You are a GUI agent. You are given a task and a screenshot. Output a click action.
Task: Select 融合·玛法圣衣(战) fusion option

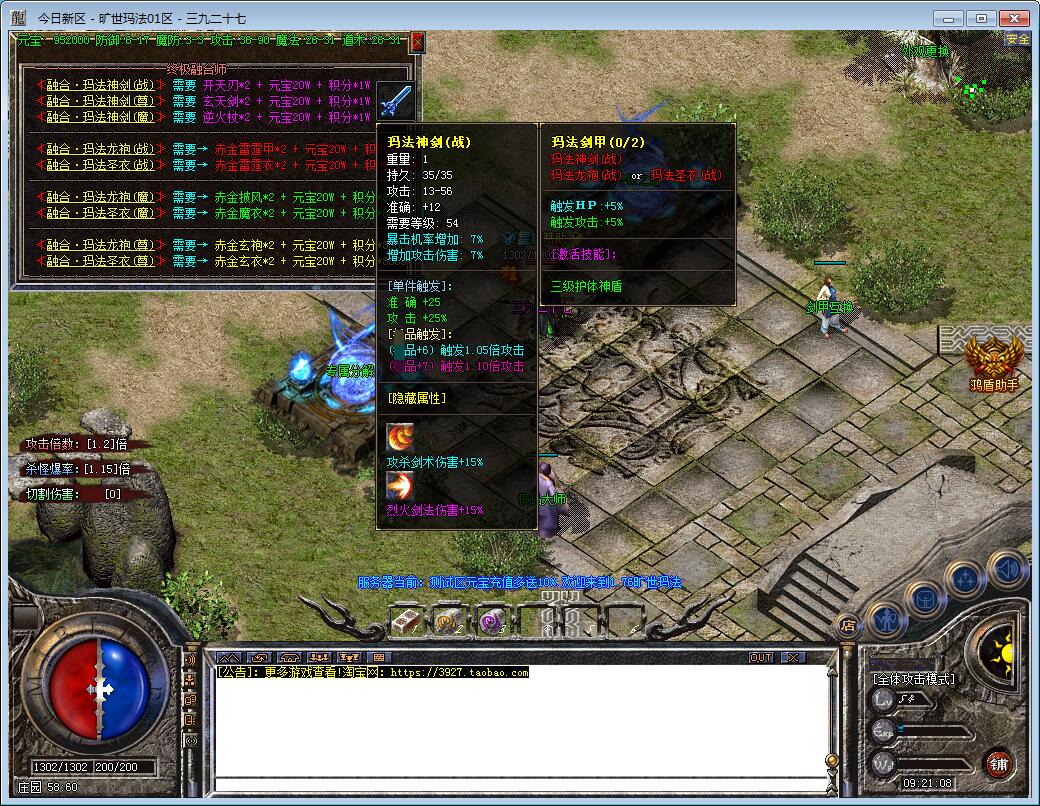coord(100,165)
